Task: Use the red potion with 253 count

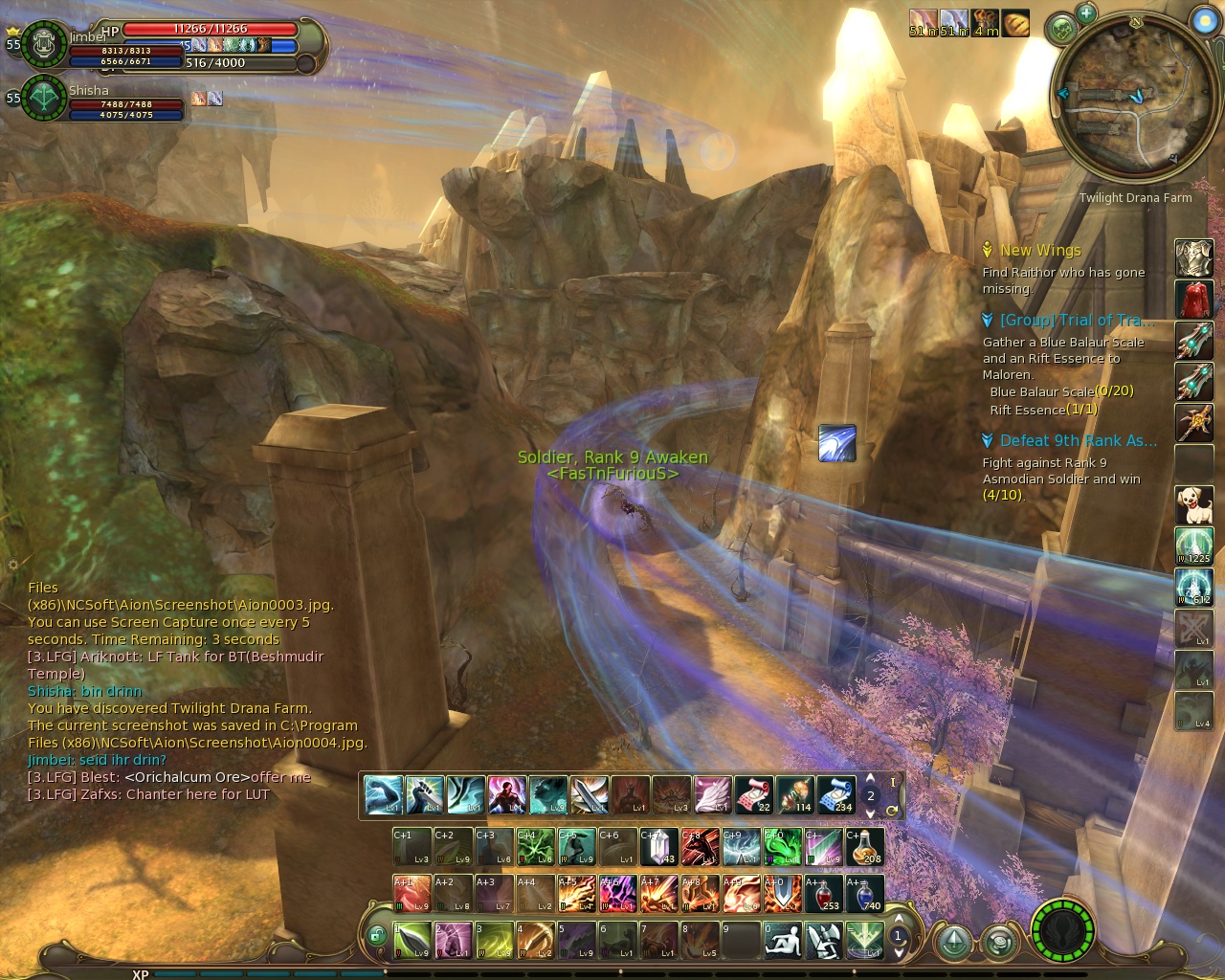Action: click(x=824, y=893)
